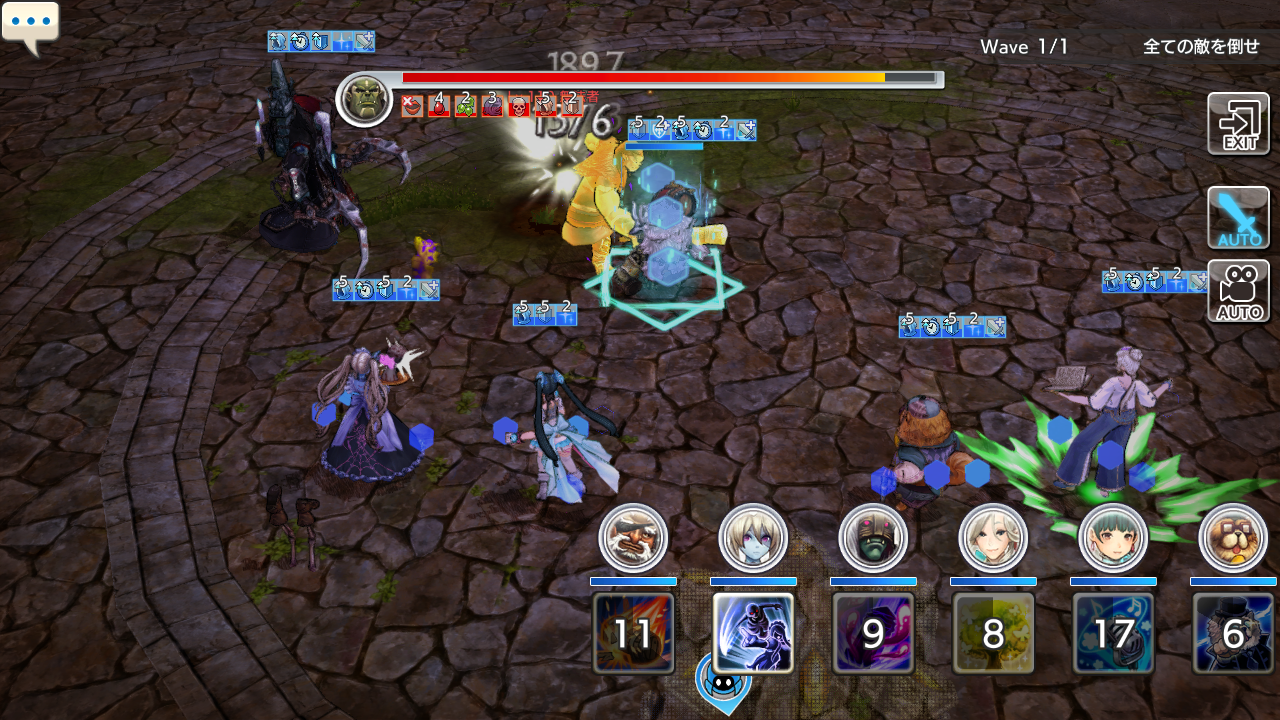1280x720 pixels.
Task: Exit the battle with the EXIT button
Action: coord(1238,124)
